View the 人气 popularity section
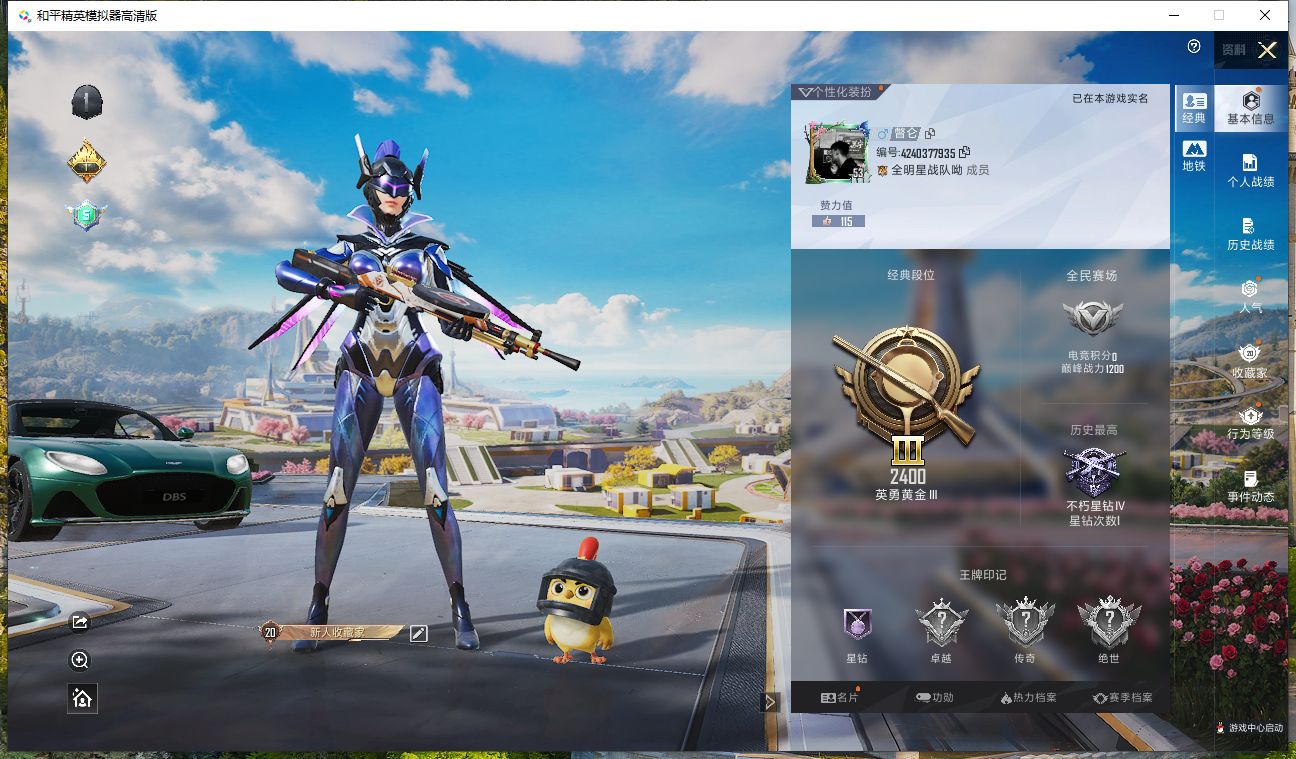The height and width of the screenshot is (759, 1296). click(1250, 297)
